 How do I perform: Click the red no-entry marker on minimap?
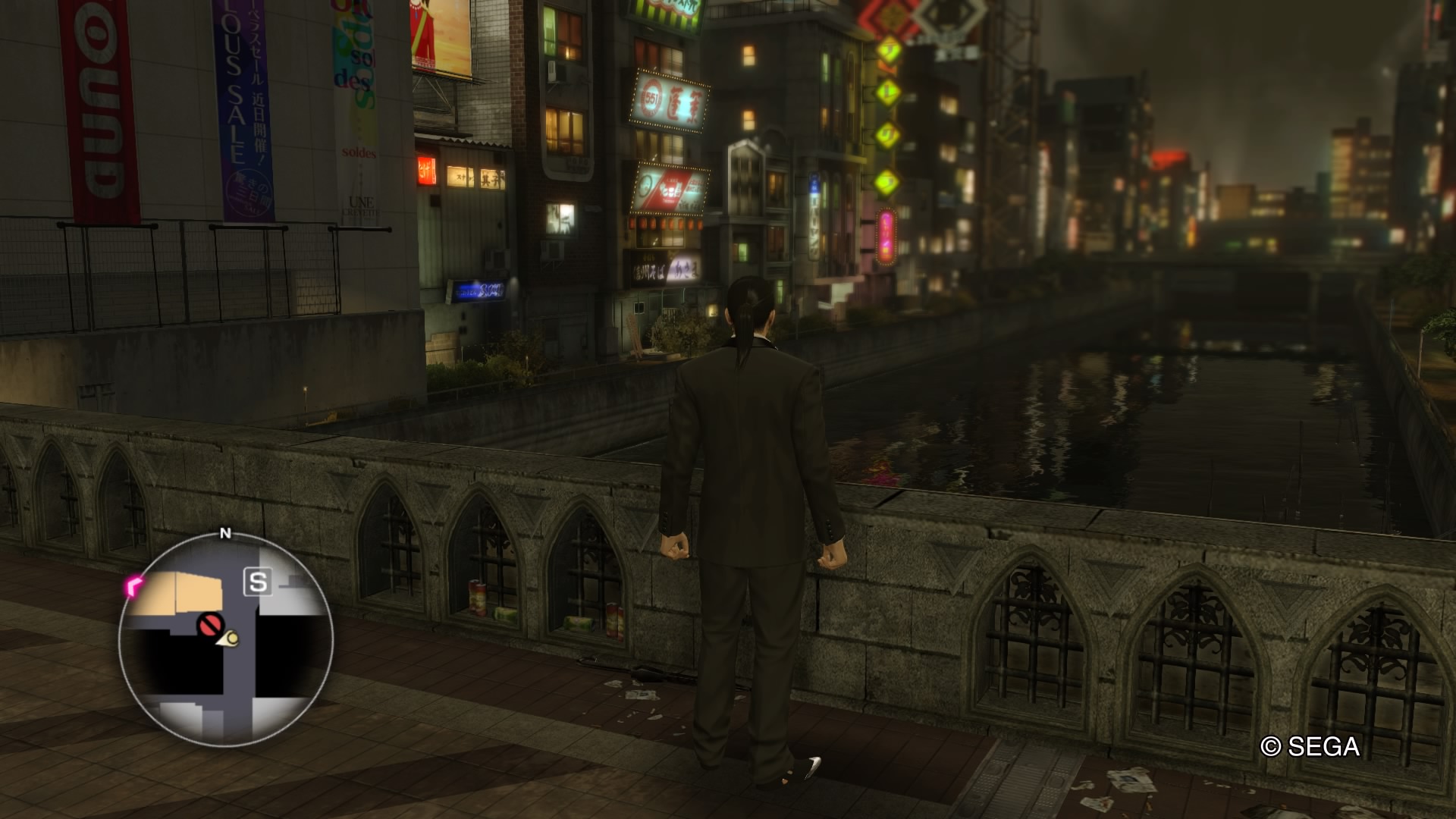209,625
